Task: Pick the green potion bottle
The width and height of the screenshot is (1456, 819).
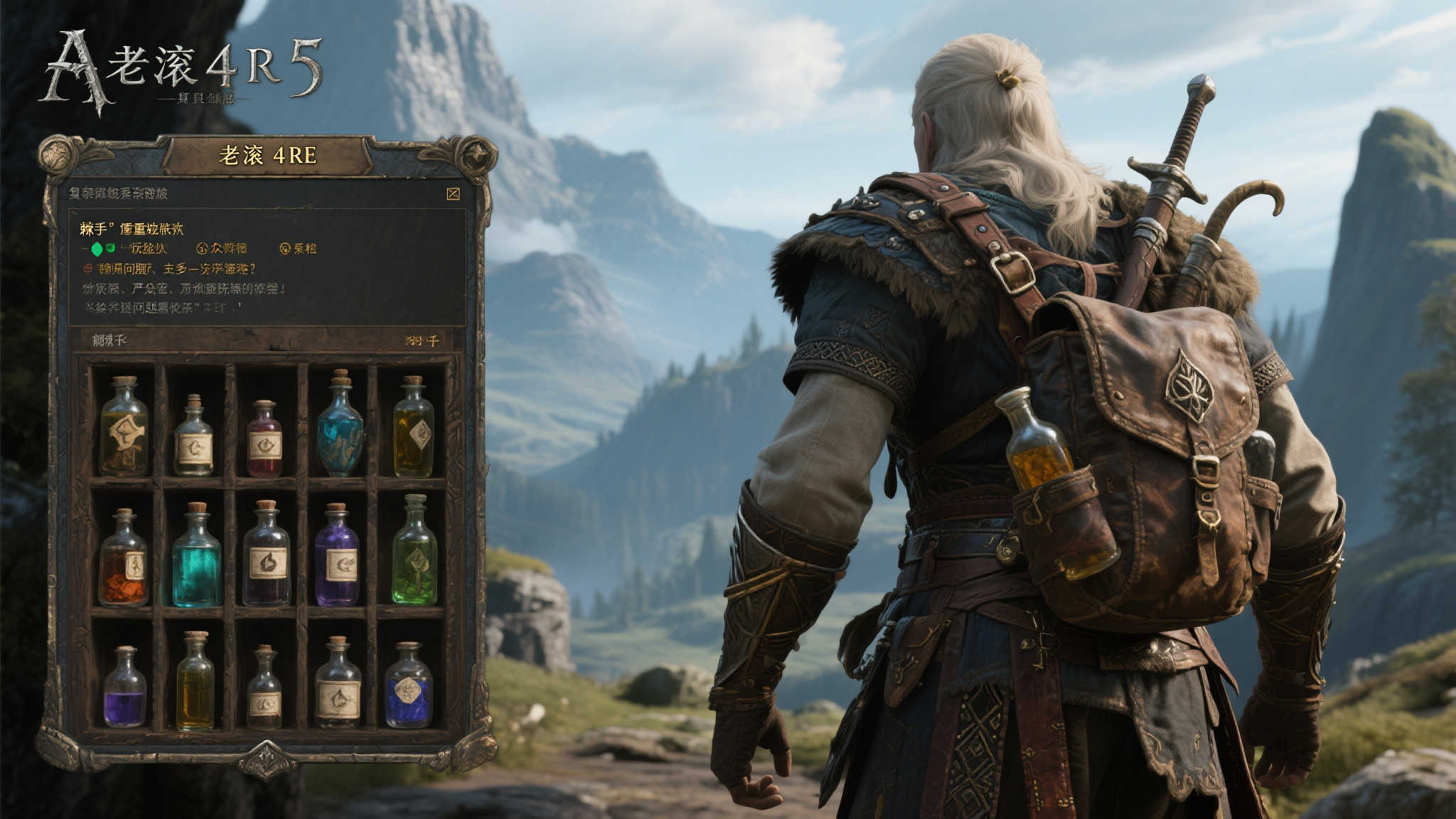Action: pyautogui.click(x=414, y=553)
